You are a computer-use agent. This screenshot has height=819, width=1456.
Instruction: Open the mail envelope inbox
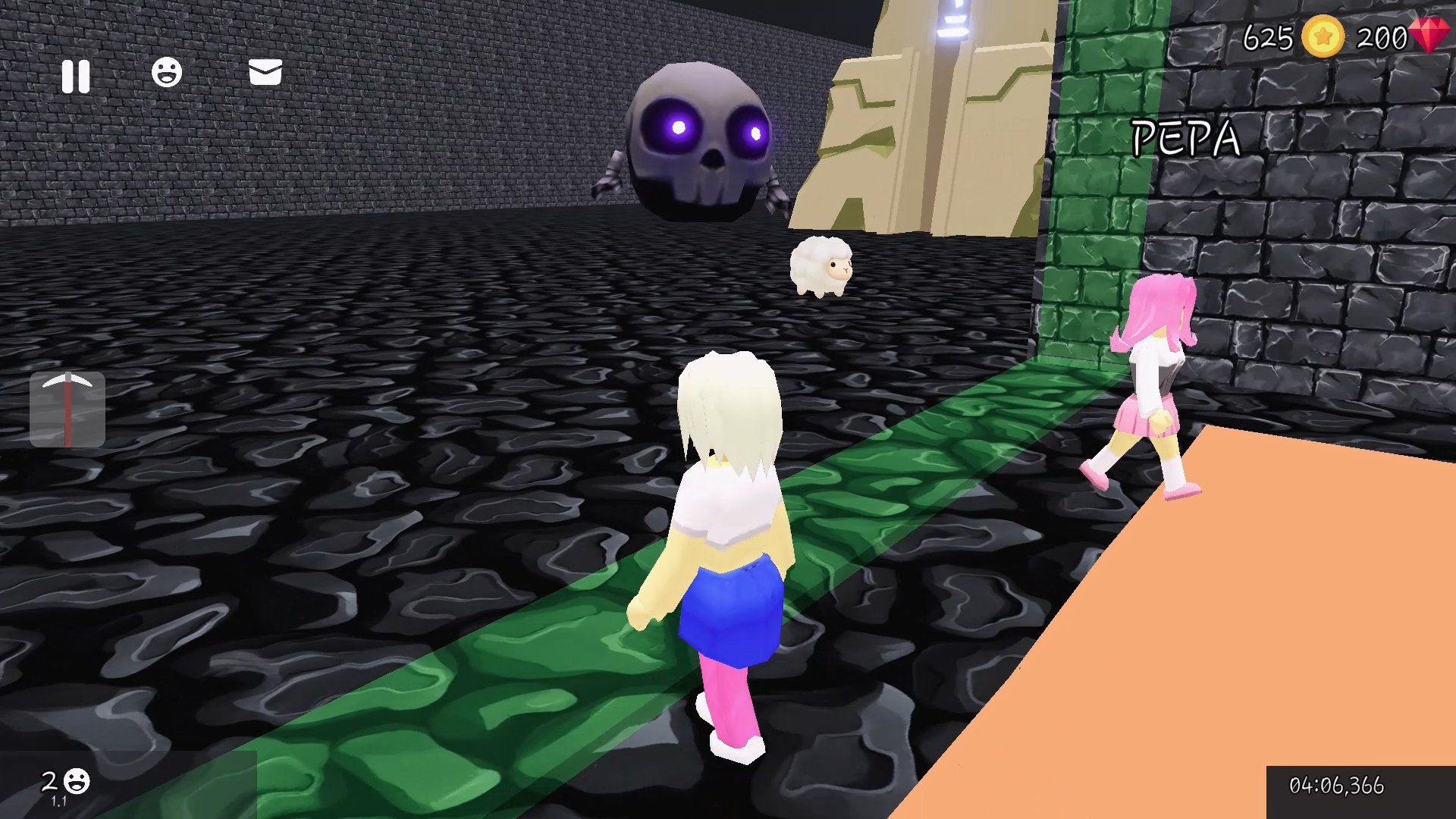tap(264, 73)
